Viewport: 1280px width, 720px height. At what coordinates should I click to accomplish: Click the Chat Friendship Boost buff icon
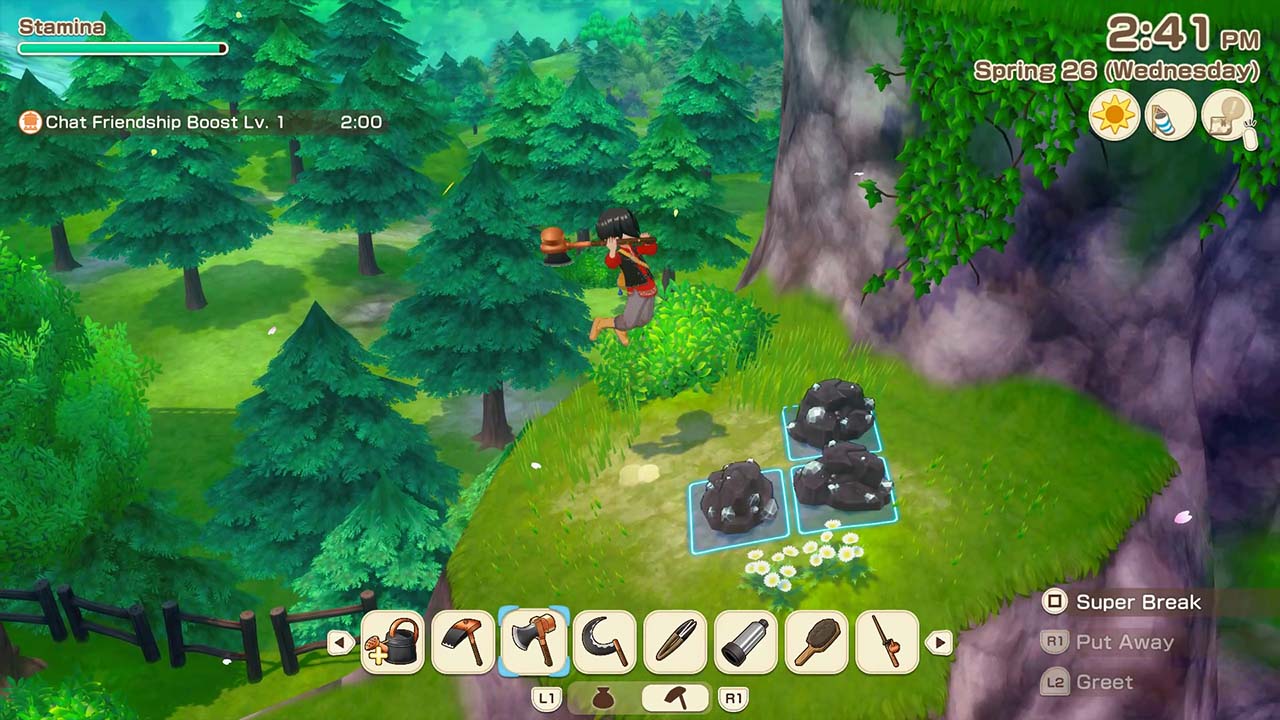[x=30, y=122]
